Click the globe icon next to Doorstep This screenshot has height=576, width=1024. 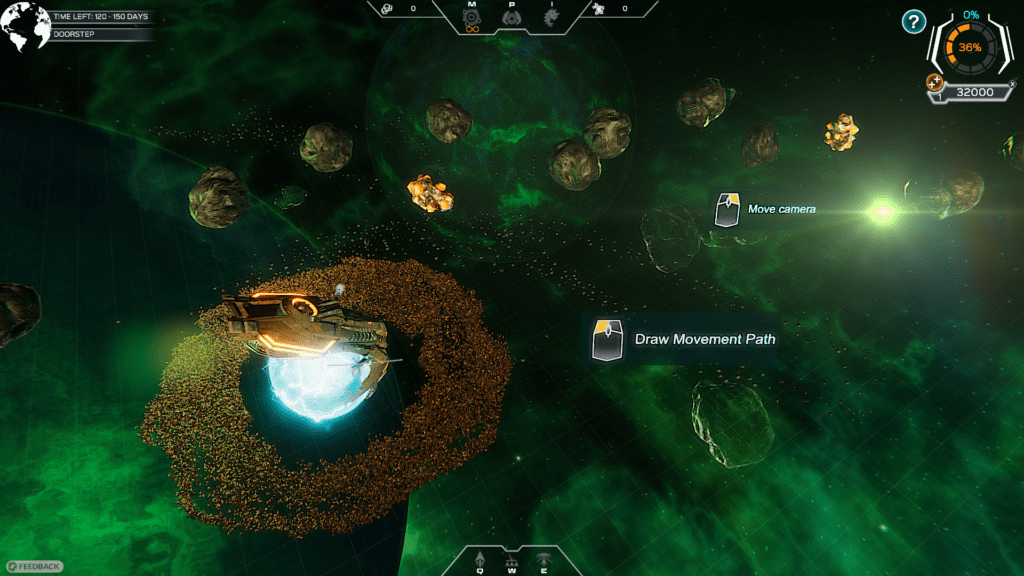tap(26, 26)
